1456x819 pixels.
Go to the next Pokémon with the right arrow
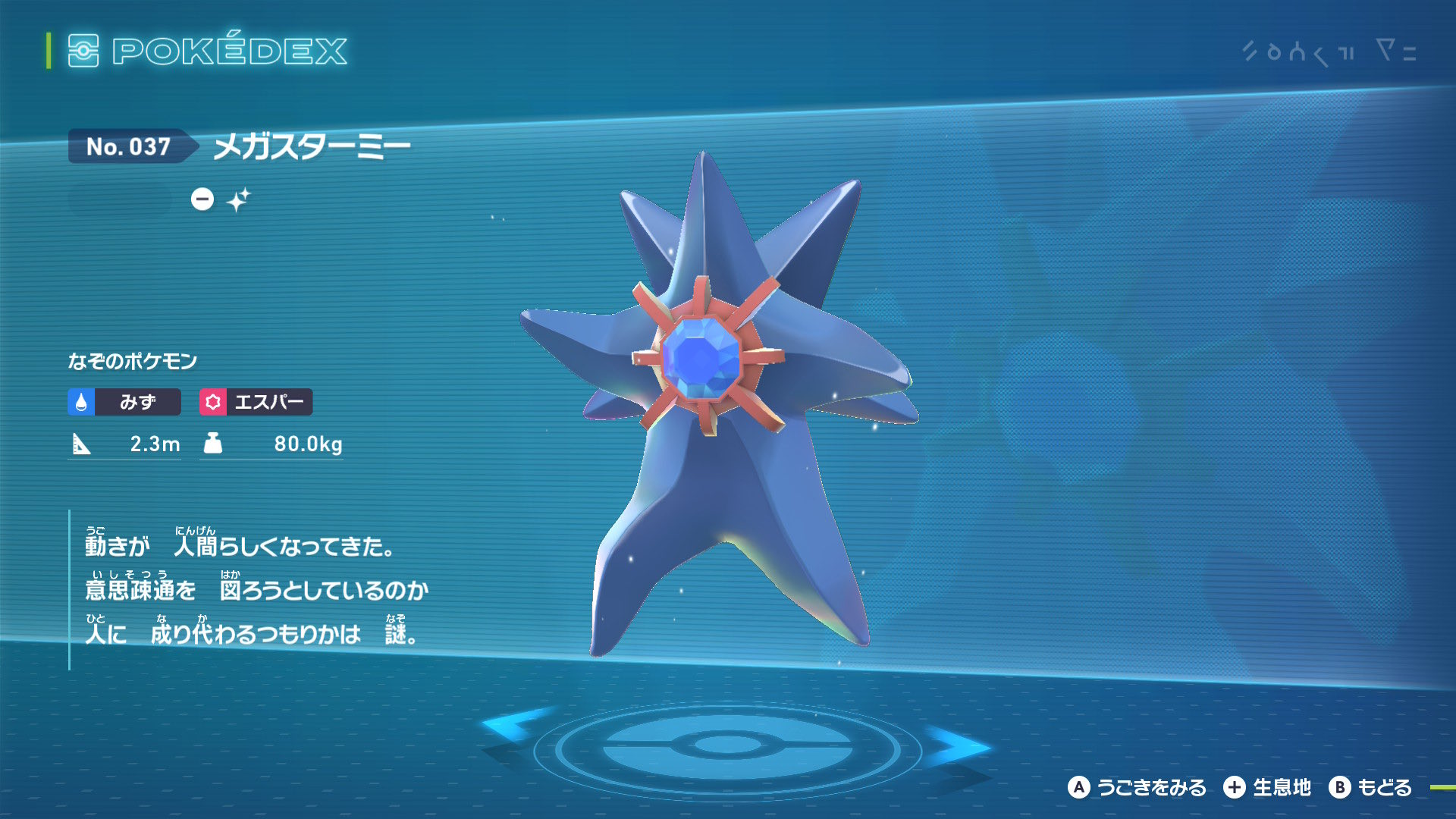tap(957, 745)
